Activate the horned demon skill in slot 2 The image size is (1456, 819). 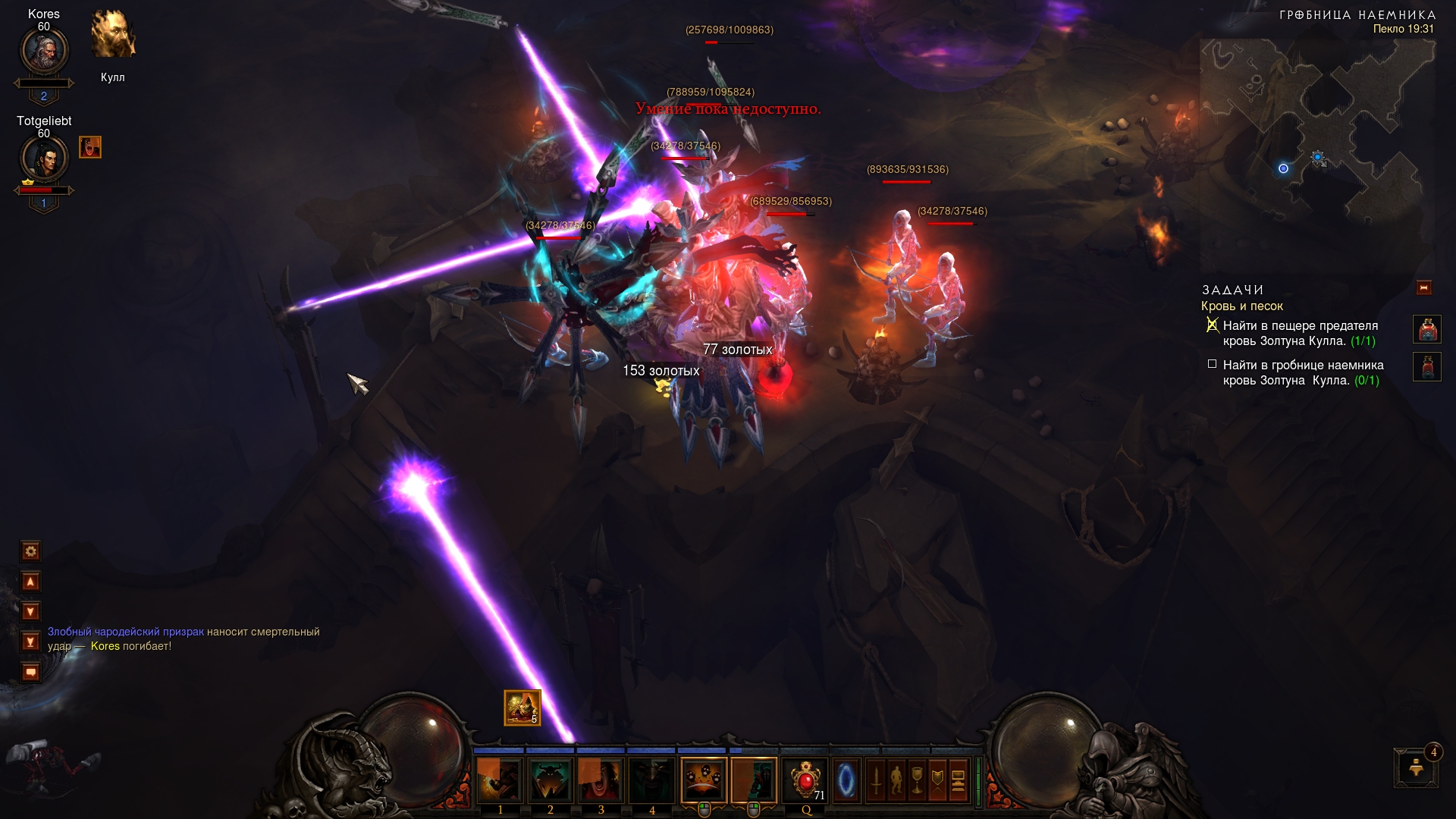pyautogui.click(x=551, y=780)
